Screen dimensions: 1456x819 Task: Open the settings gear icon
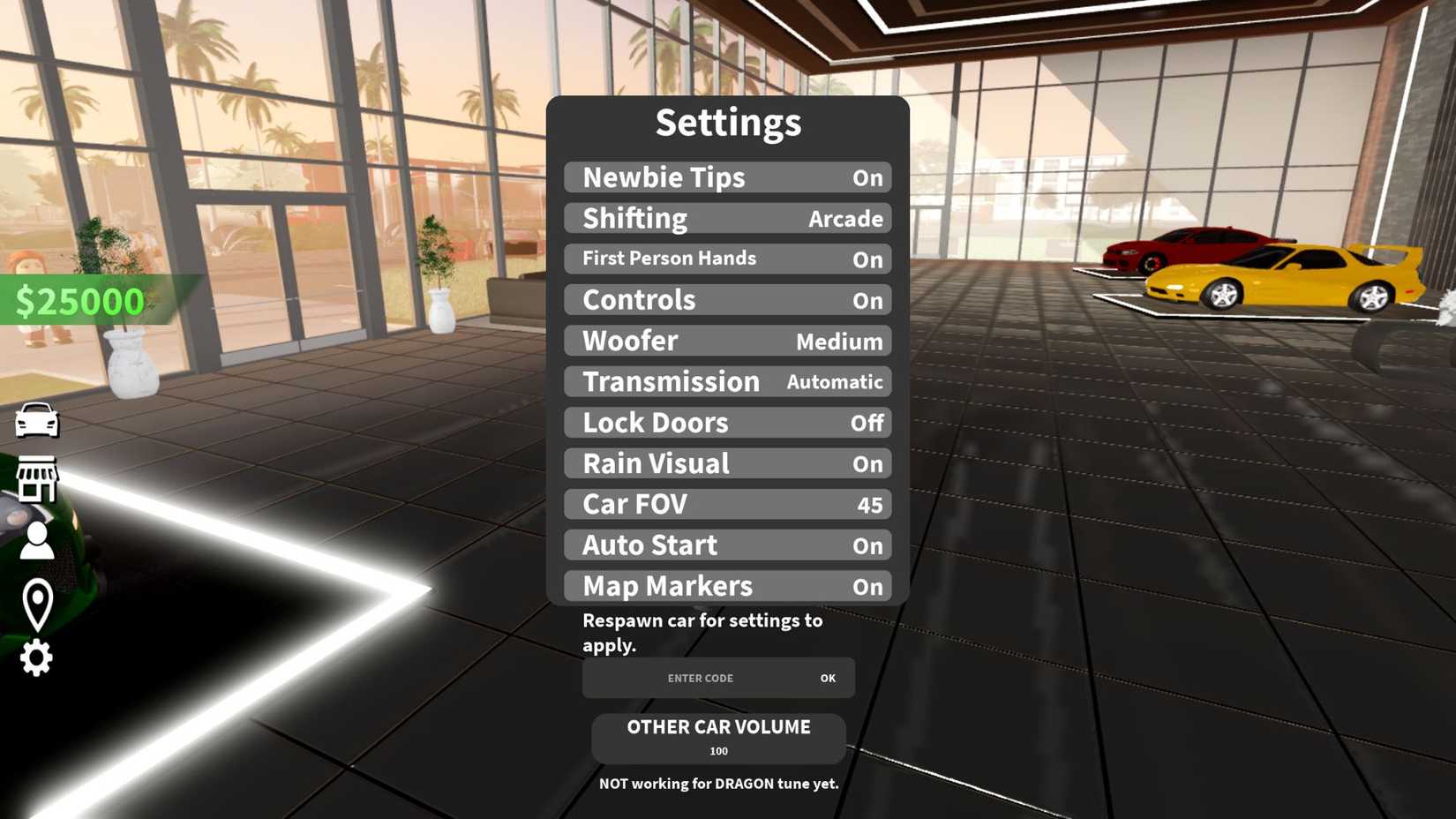coord(36,657)
